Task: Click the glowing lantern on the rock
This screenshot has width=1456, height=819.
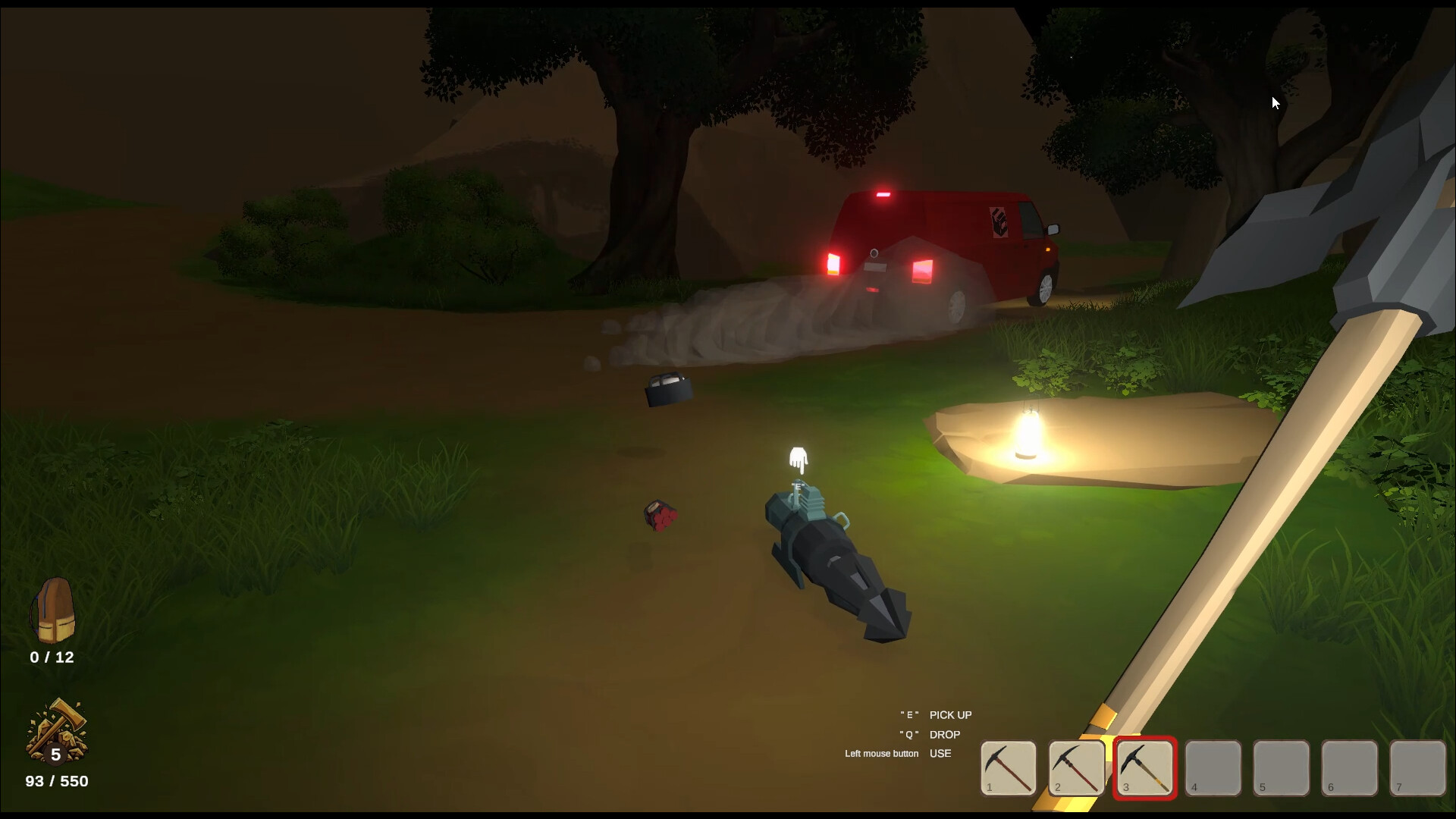Action: 1028,432
